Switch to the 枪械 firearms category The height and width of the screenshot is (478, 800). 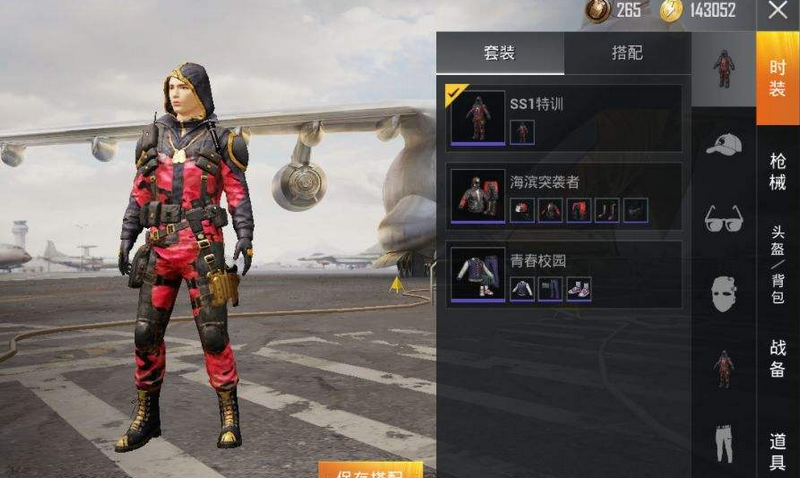click(x=777, y=172)
